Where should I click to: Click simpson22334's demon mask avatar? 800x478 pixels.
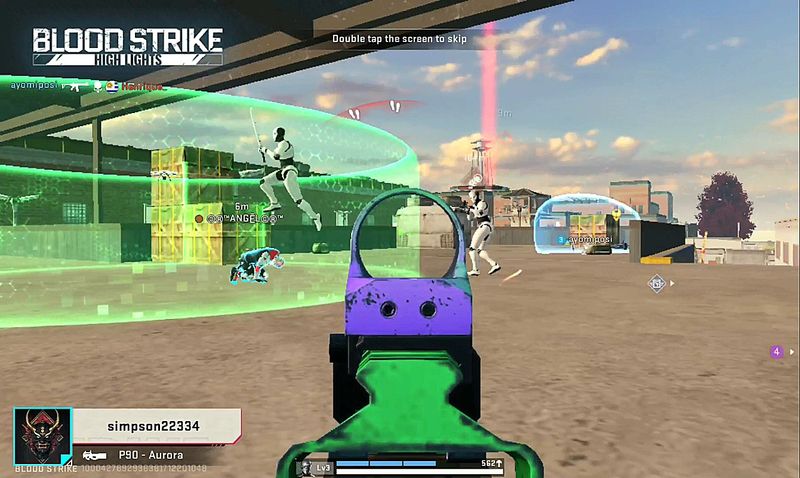click(42, 435)
